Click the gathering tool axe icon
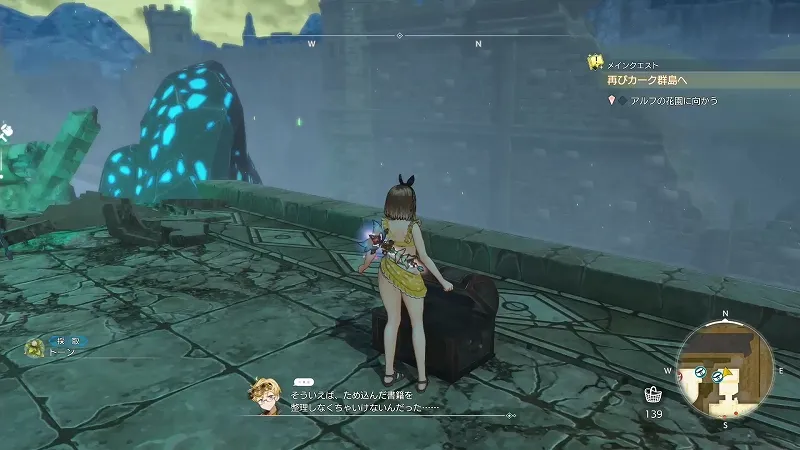The height and width of the screenshot is (450, 800). (x=5, y=131)
